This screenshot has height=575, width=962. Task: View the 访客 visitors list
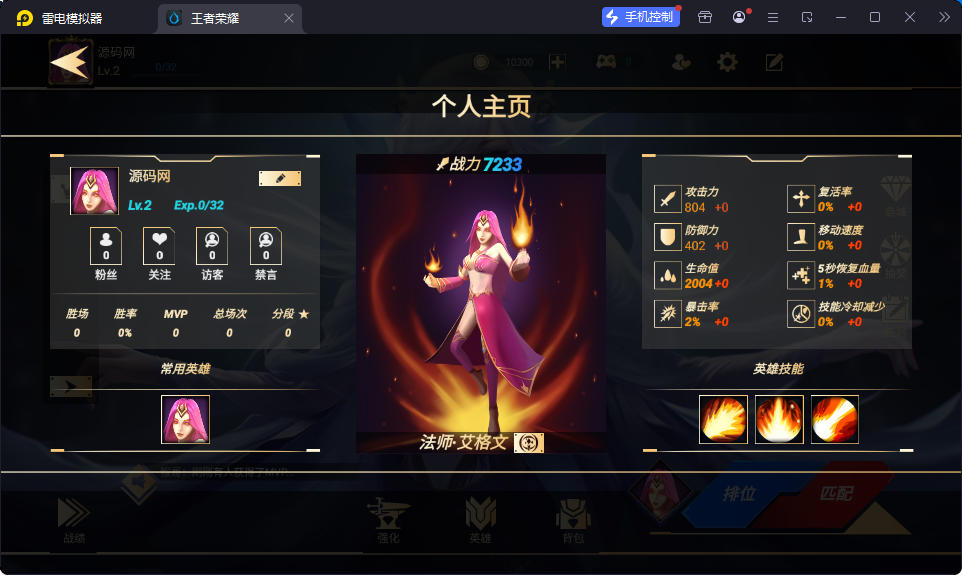coord(212,246)
